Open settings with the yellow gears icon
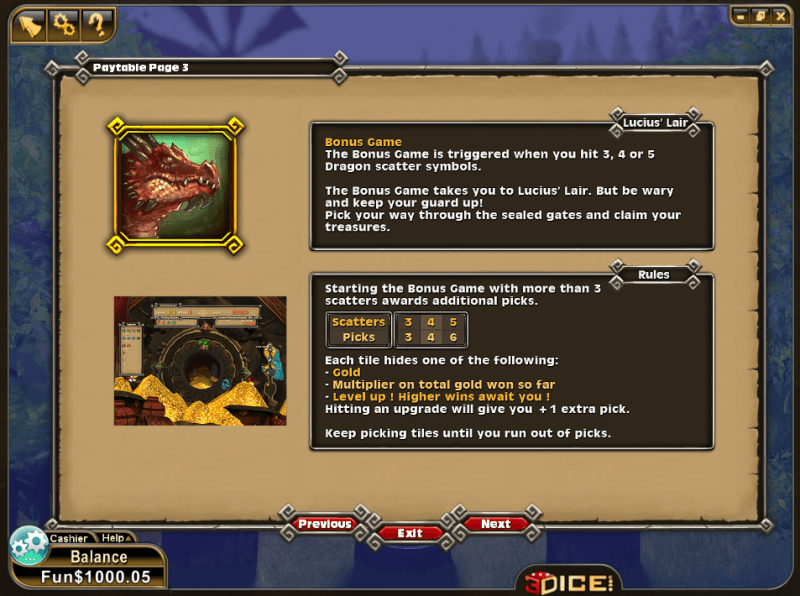800x596 pixels. coord(63,23)
